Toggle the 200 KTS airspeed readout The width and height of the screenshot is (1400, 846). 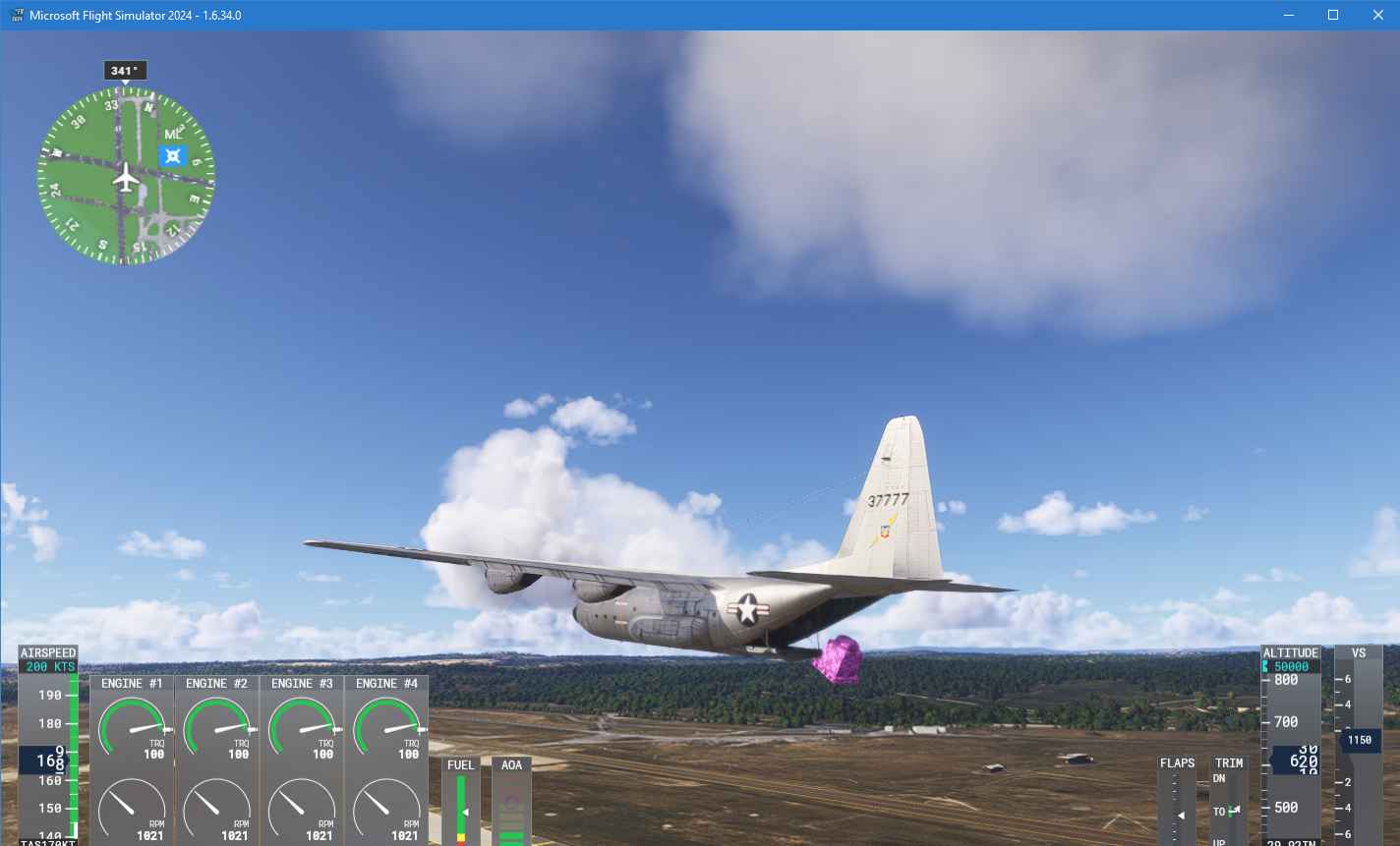point(47,666)
